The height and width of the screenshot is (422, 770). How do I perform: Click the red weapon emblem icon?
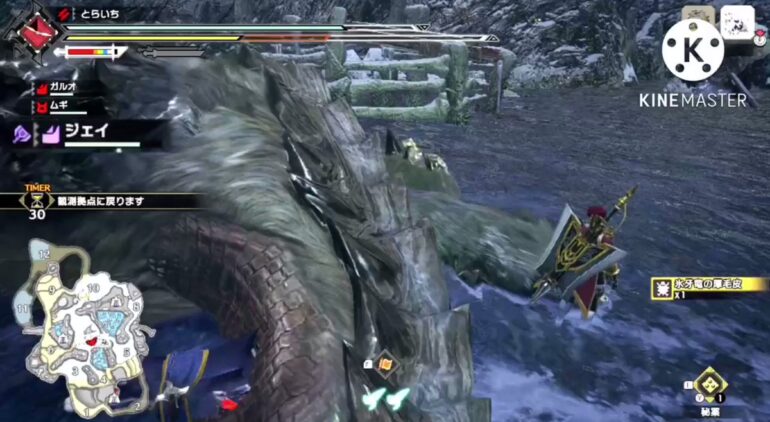click(x=36, y=29)
